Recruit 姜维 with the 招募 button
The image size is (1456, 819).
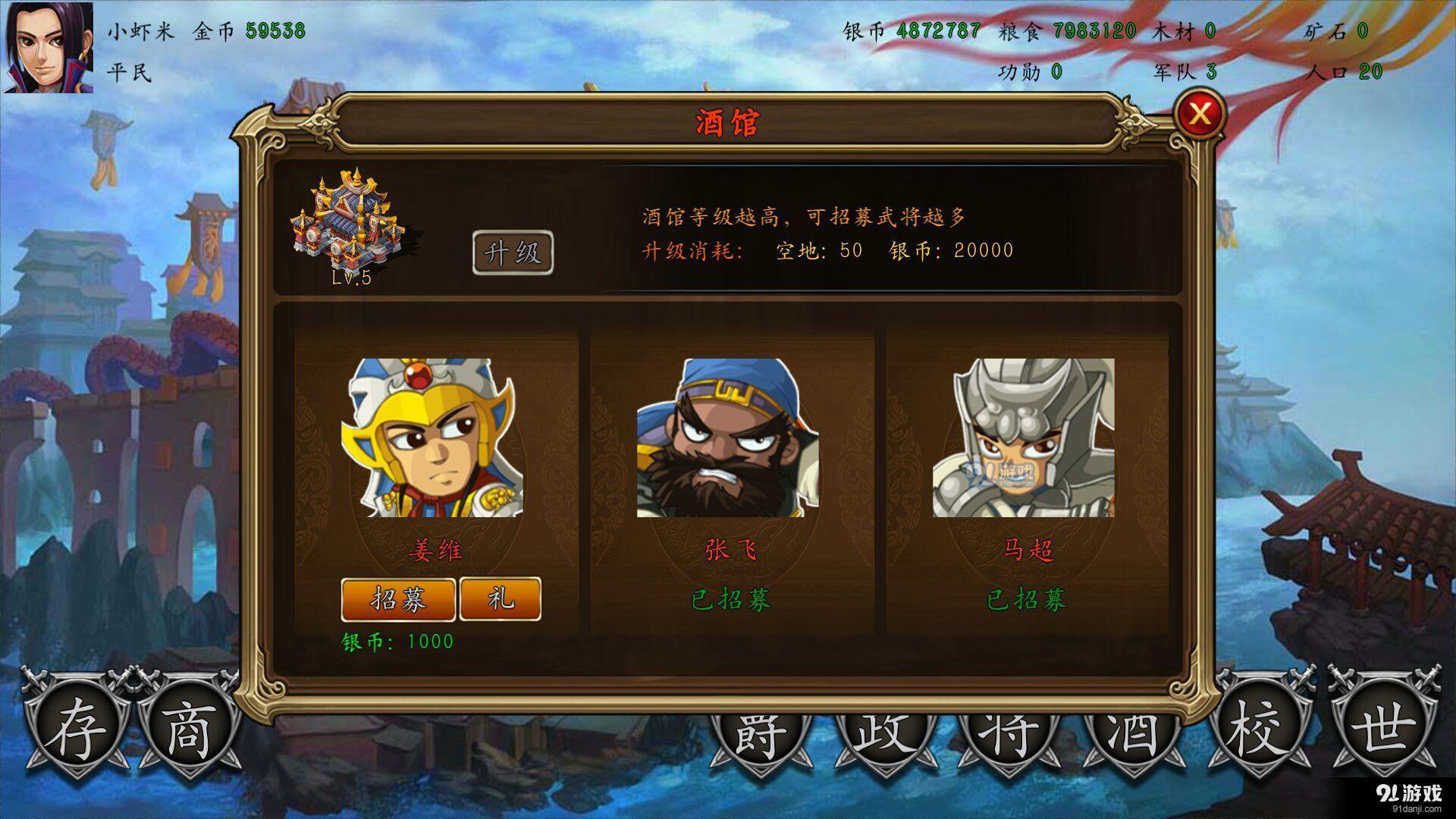tap(398, 598)
